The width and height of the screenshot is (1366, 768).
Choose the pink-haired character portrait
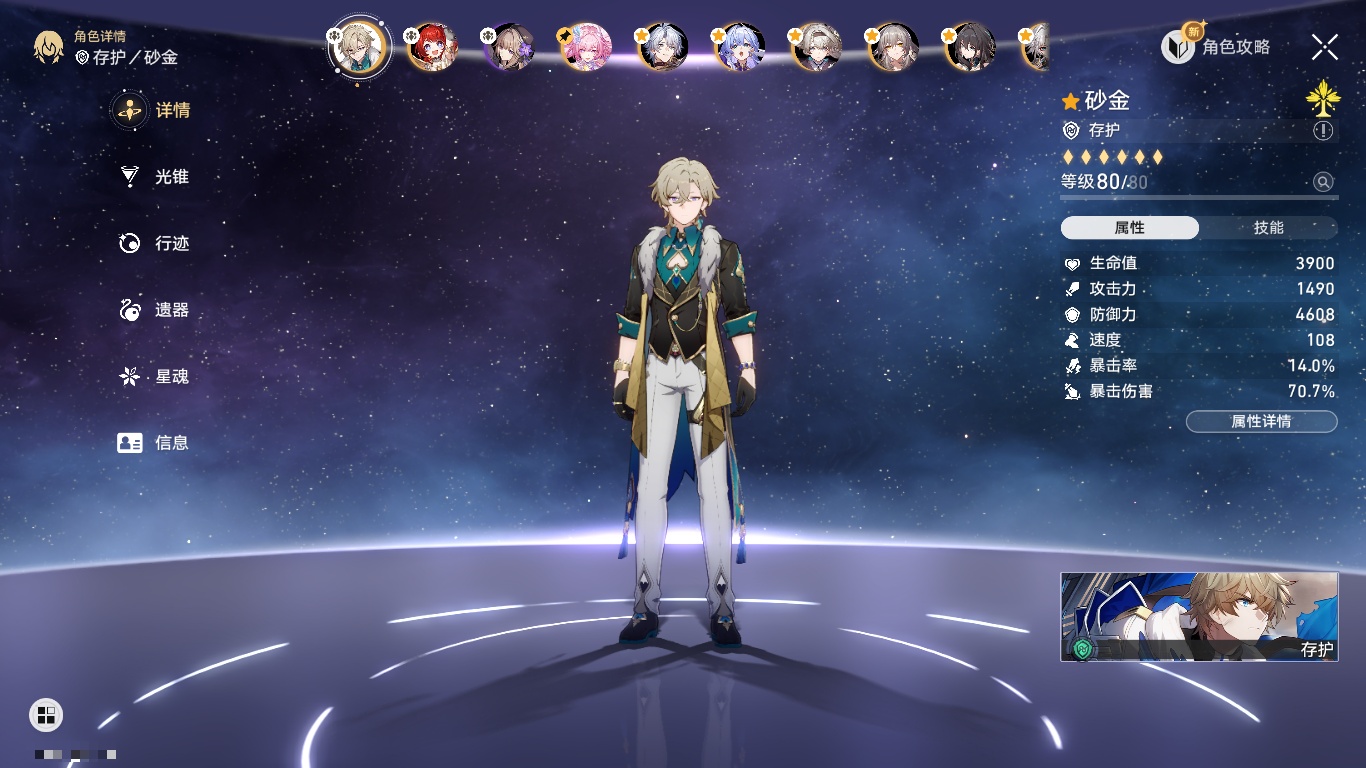coord(585,46)
